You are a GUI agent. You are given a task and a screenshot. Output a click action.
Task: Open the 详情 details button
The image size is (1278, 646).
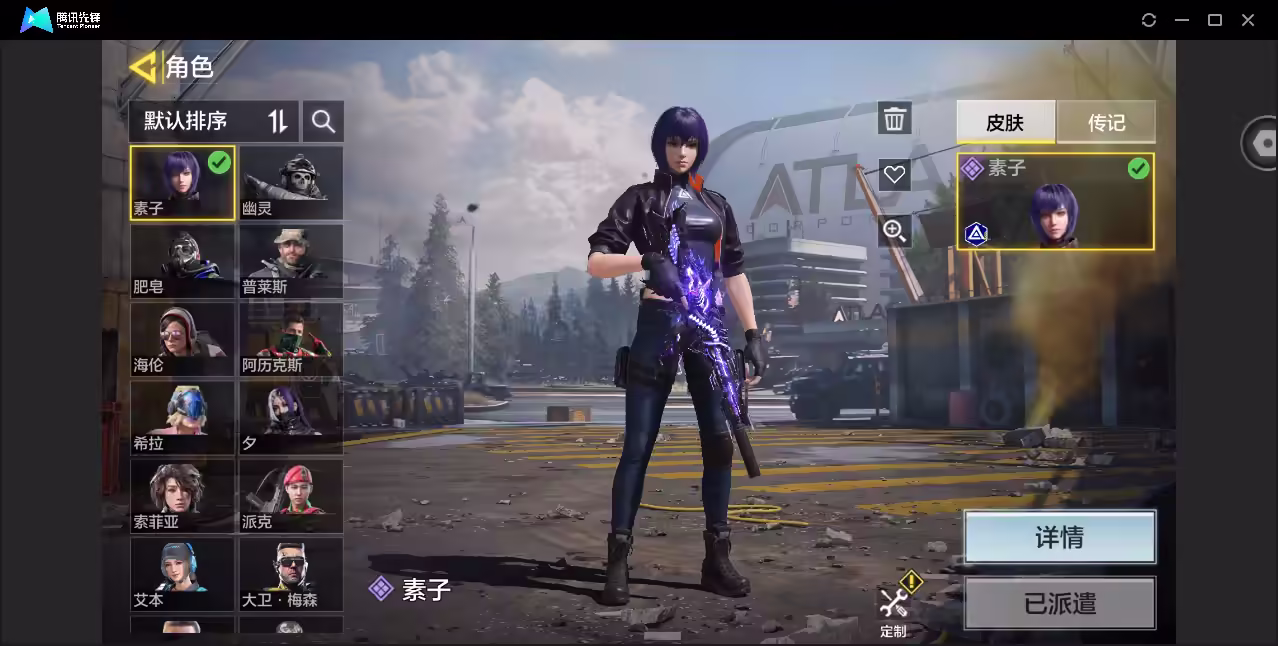click(1059, 537)
